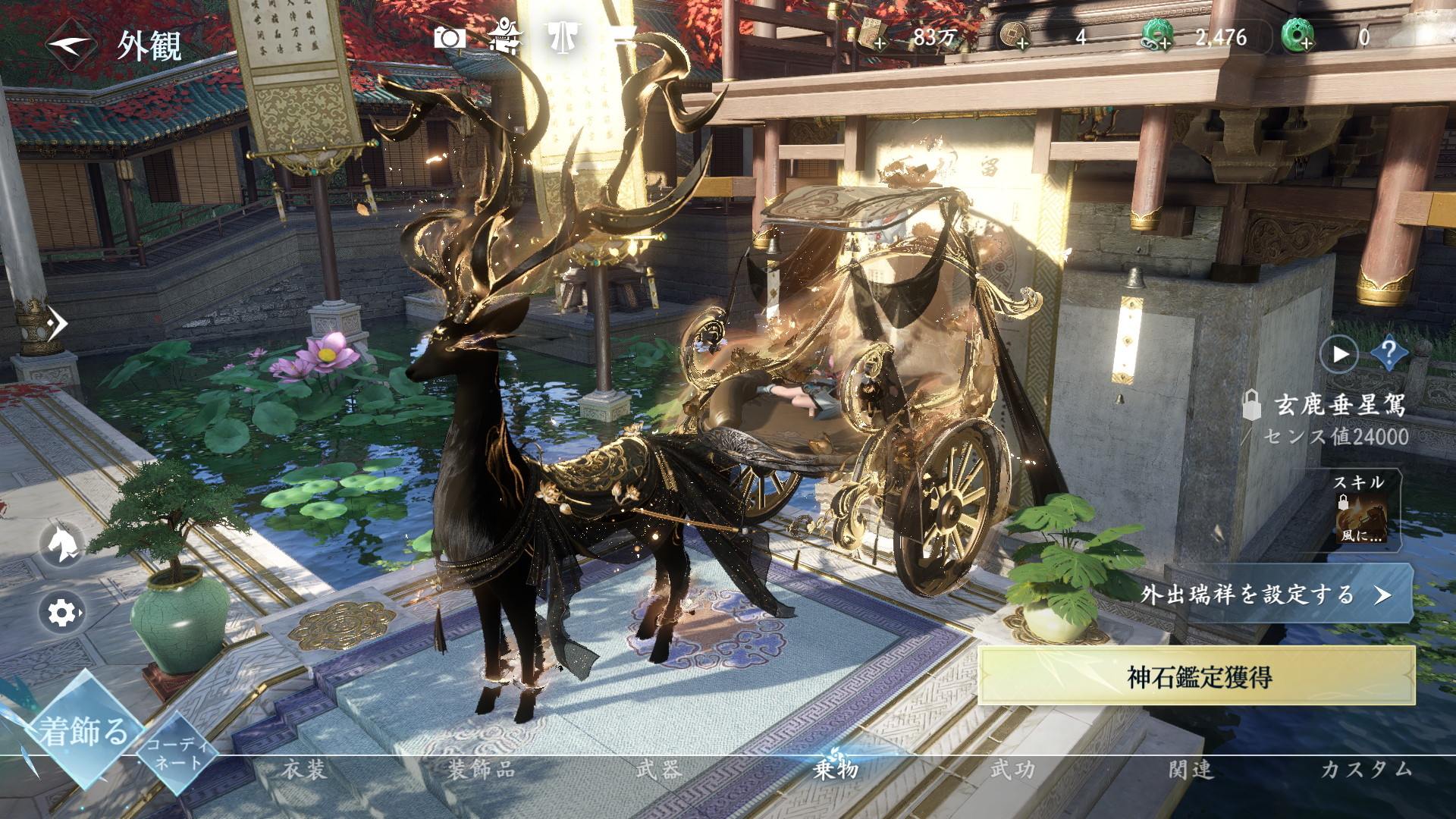Switch to the 武功 tab
Viewport: 1456px width, 819px height.
1012,770
